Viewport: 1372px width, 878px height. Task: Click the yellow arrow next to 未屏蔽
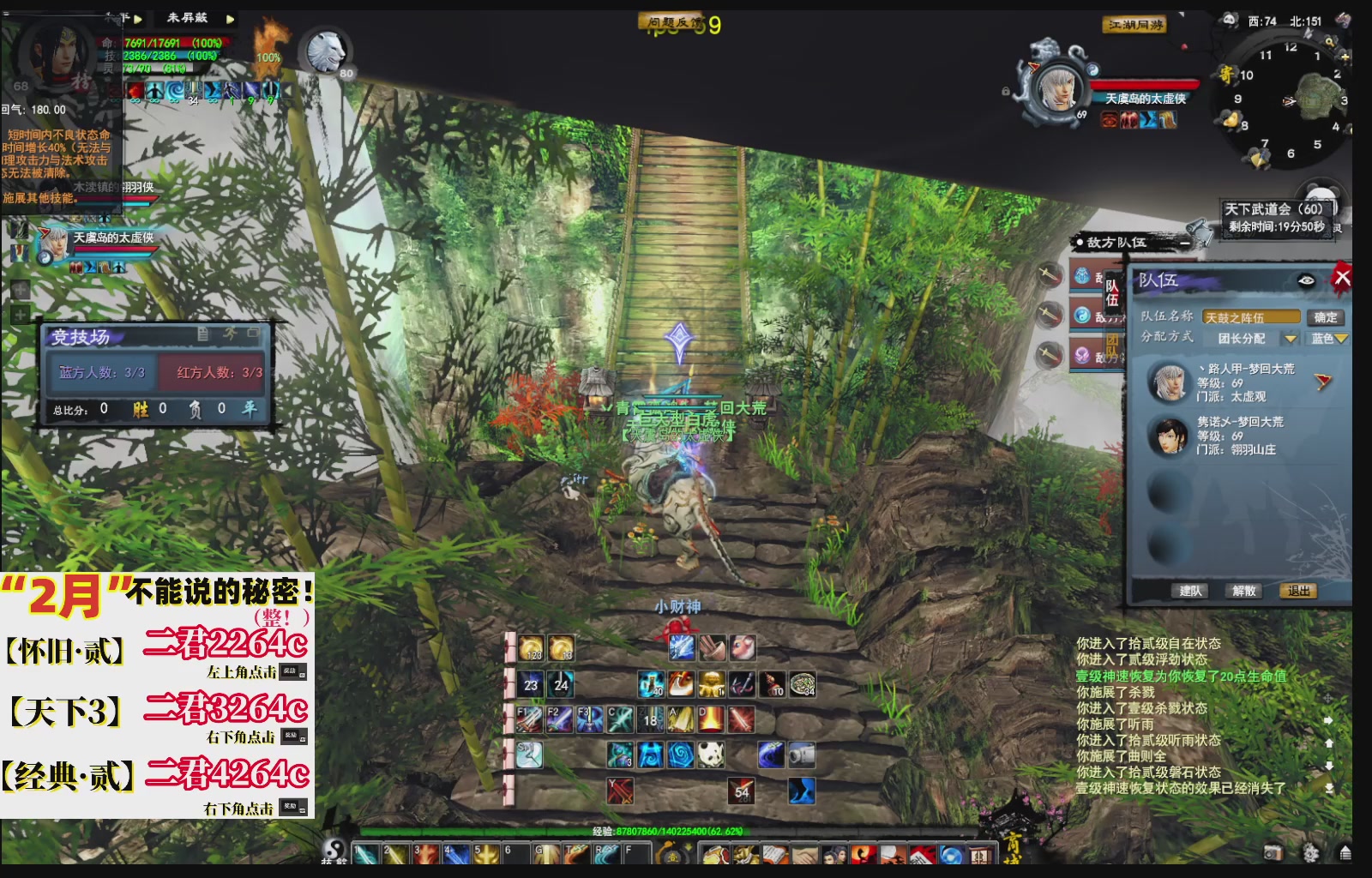pyautogui.click(x=230, y=19)
